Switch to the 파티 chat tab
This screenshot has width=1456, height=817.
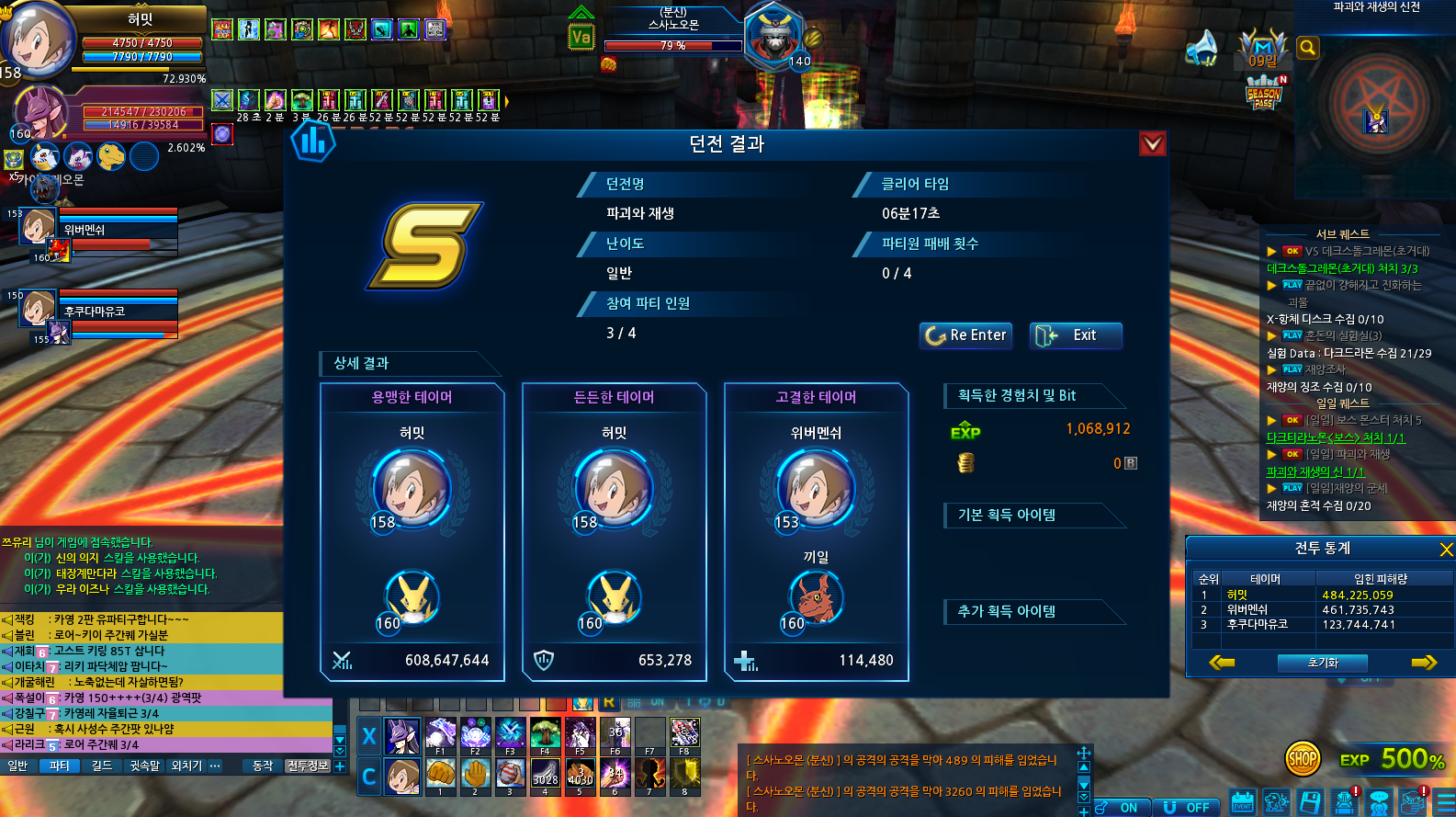tap(60, 766)
